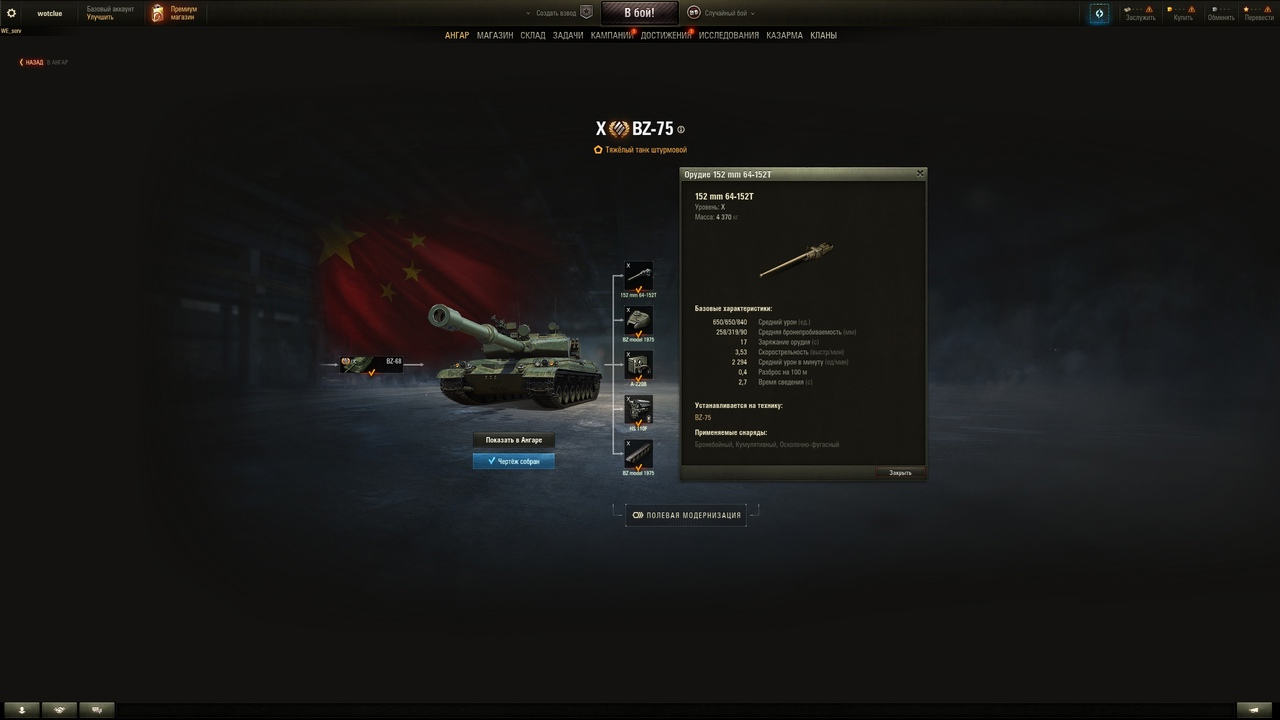Image resolution: width=1280 pixels, height=720 pixels.
Task: Select the Задачи tab
Action: pyautogui.click(x=568, y=35)
